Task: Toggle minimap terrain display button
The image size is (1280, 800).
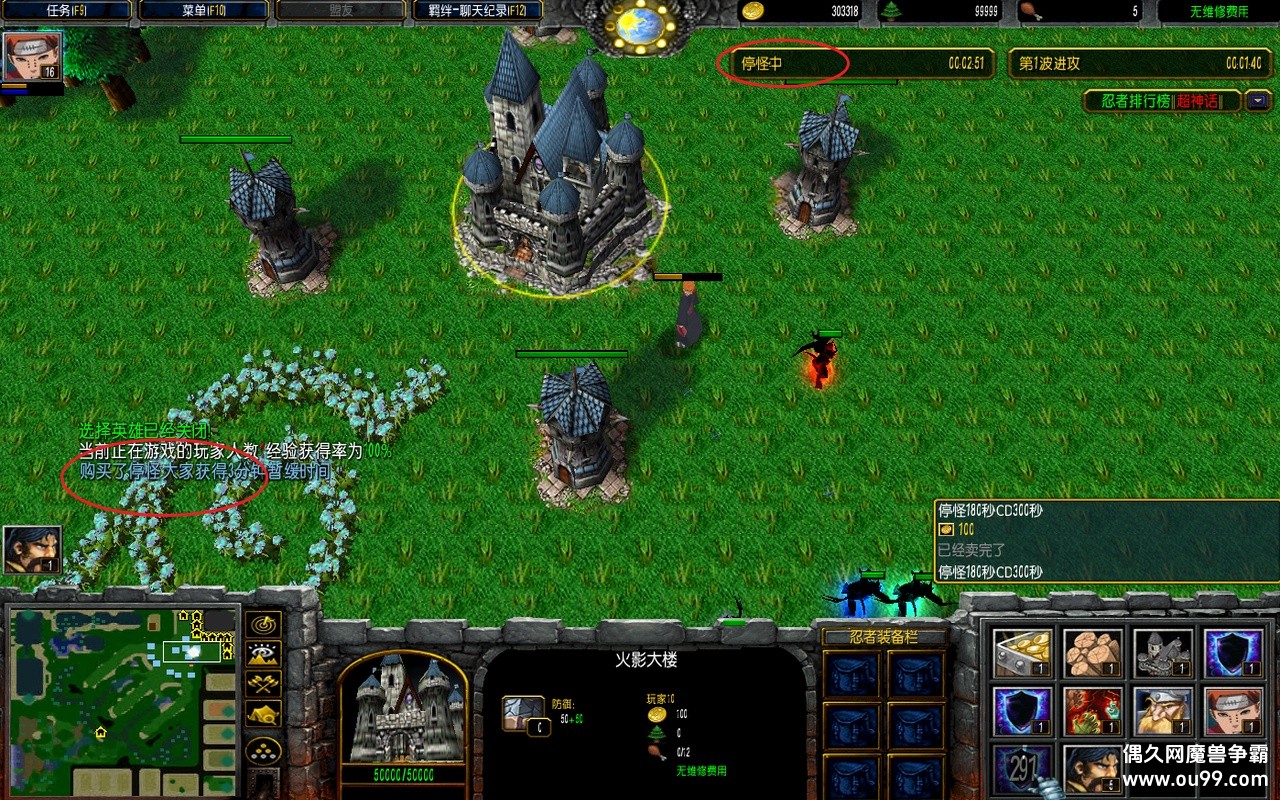Action: (x=264, y=655)
